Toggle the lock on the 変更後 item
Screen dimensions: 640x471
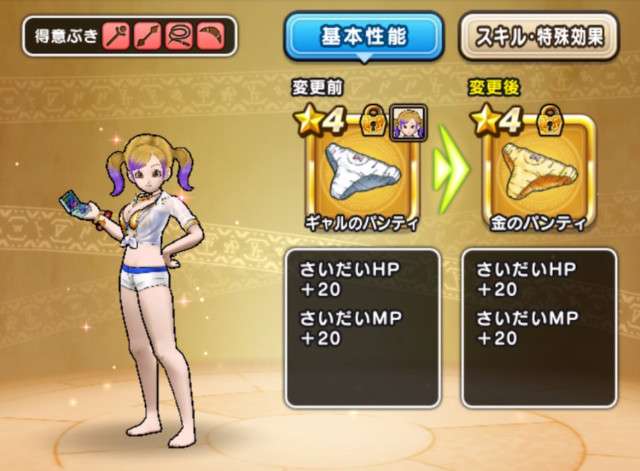[x=550, y=121]
